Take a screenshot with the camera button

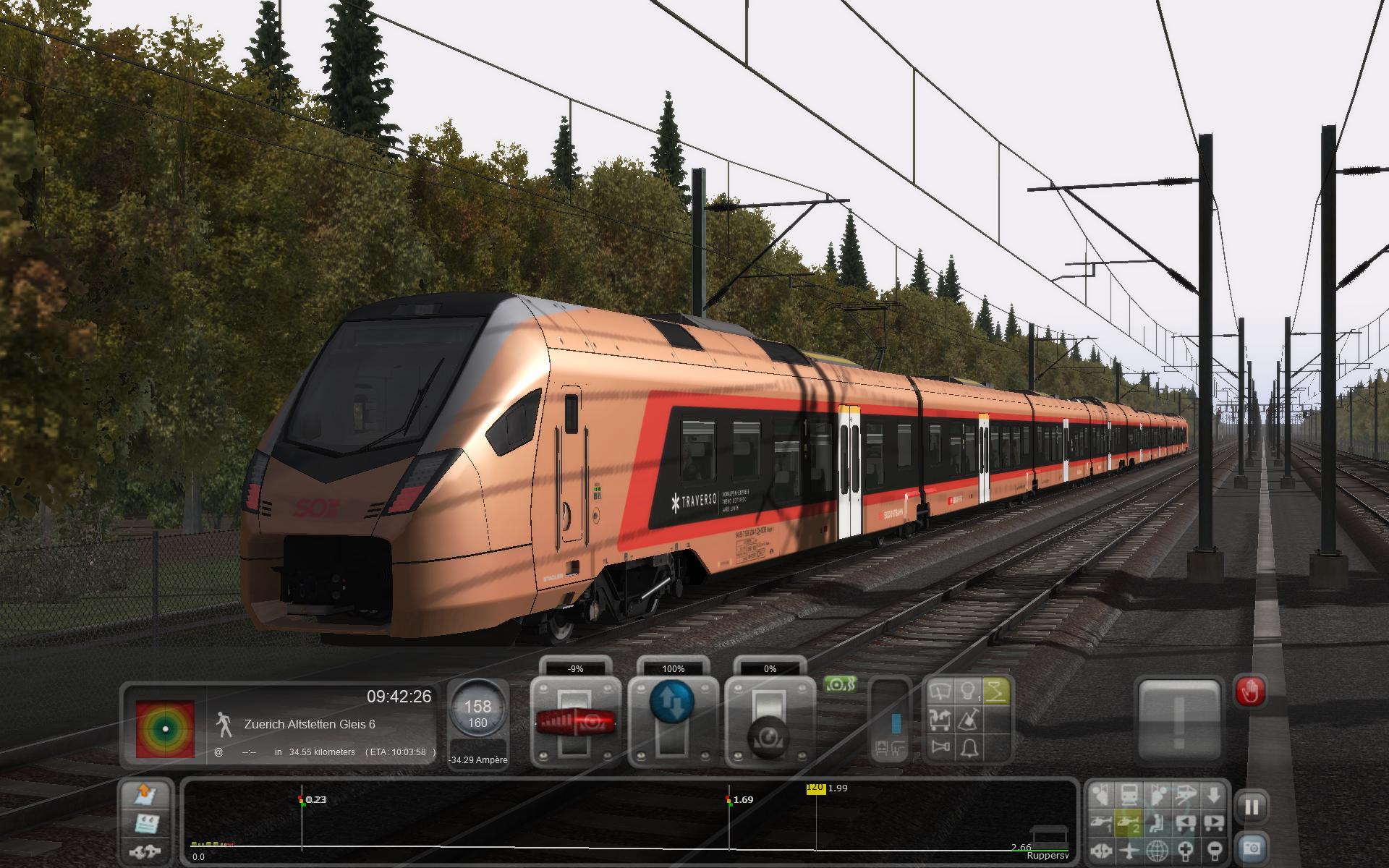pyautogui.click(x=1252, y=847)
